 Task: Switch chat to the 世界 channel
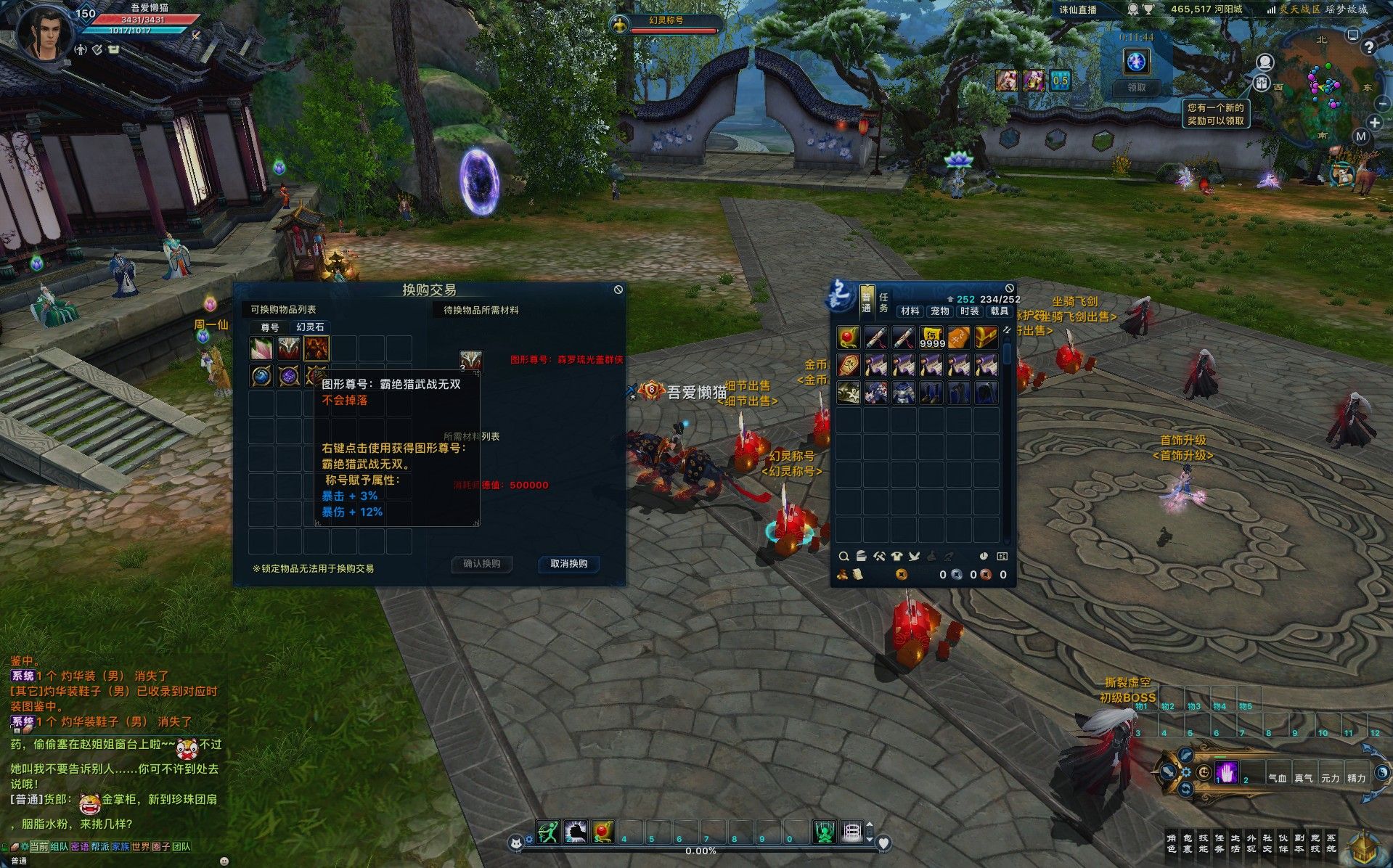coord(140,846)
